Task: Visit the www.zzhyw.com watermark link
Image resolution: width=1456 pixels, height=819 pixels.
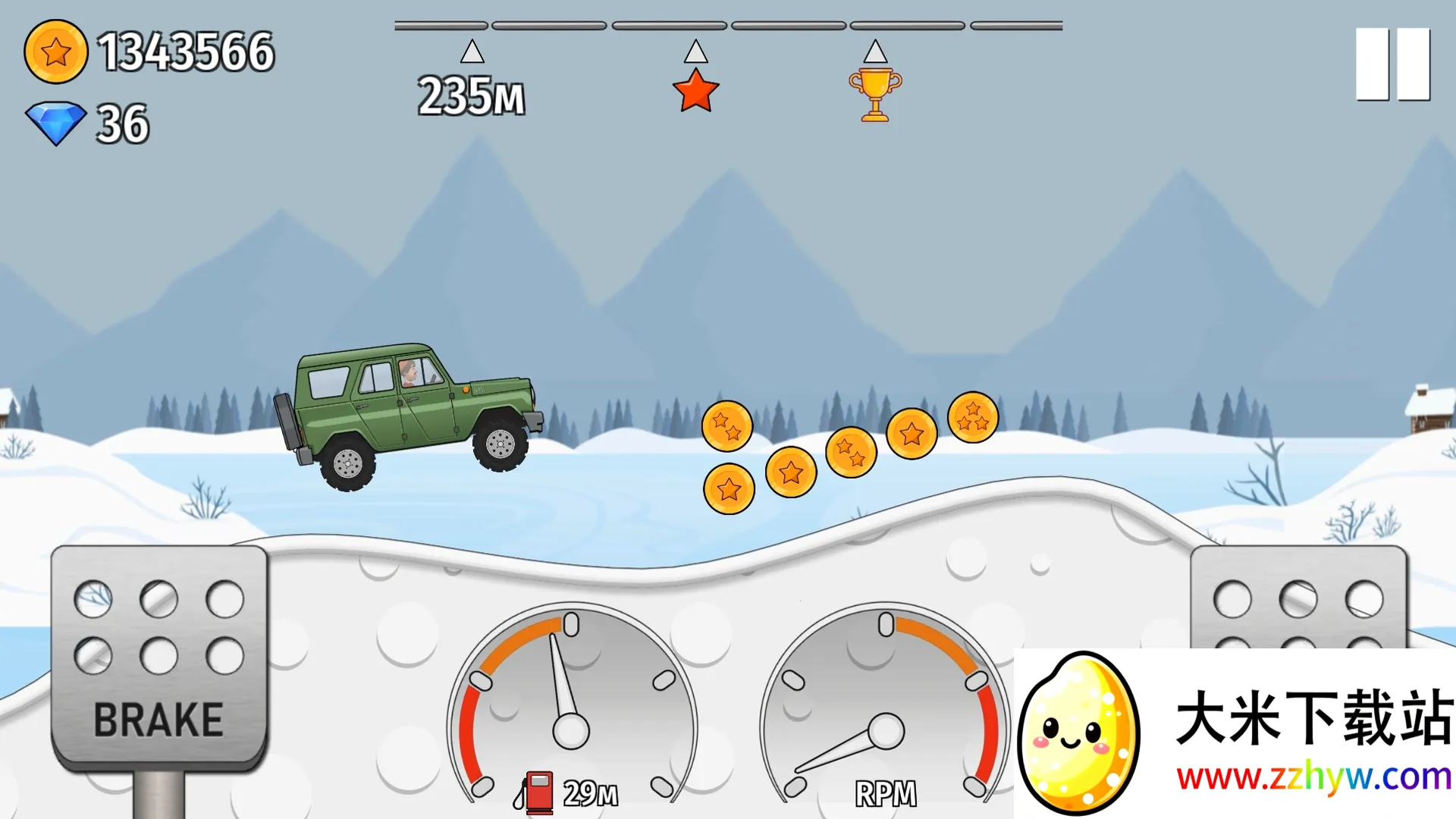Action: tap(1313, 777)
